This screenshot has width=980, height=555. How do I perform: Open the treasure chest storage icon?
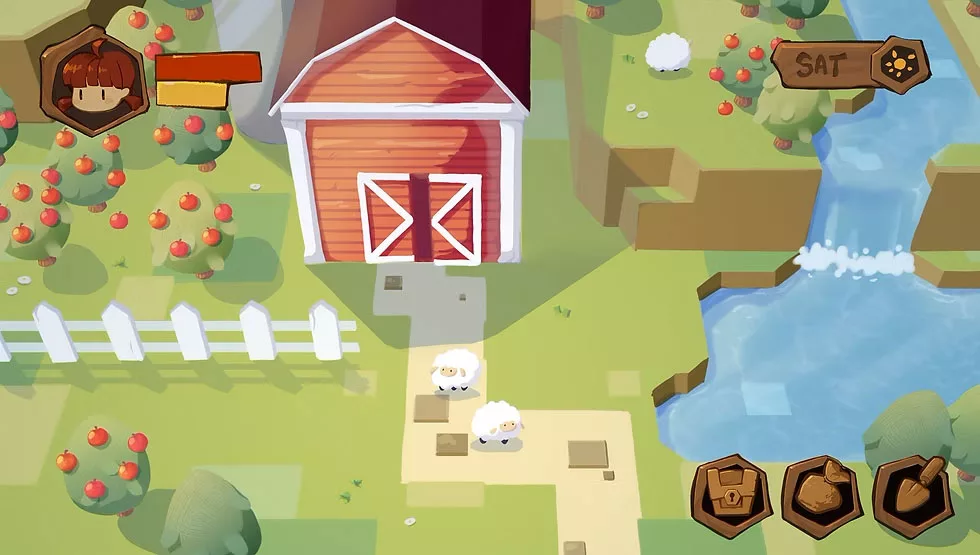point(731,496)
